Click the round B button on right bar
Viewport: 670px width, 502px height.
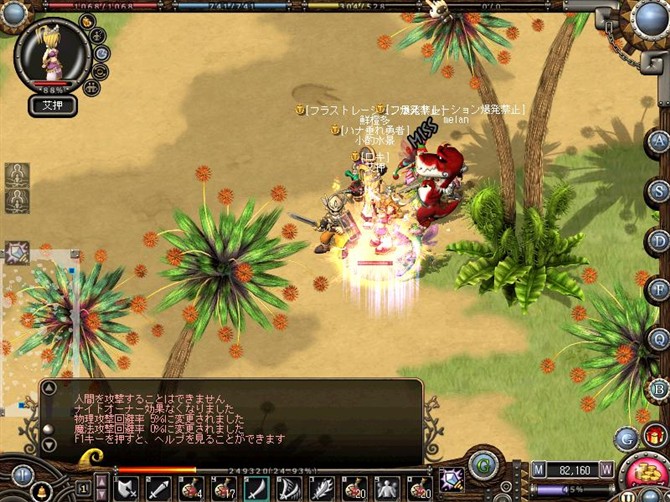pyautogui.click(x=657, y=389)
